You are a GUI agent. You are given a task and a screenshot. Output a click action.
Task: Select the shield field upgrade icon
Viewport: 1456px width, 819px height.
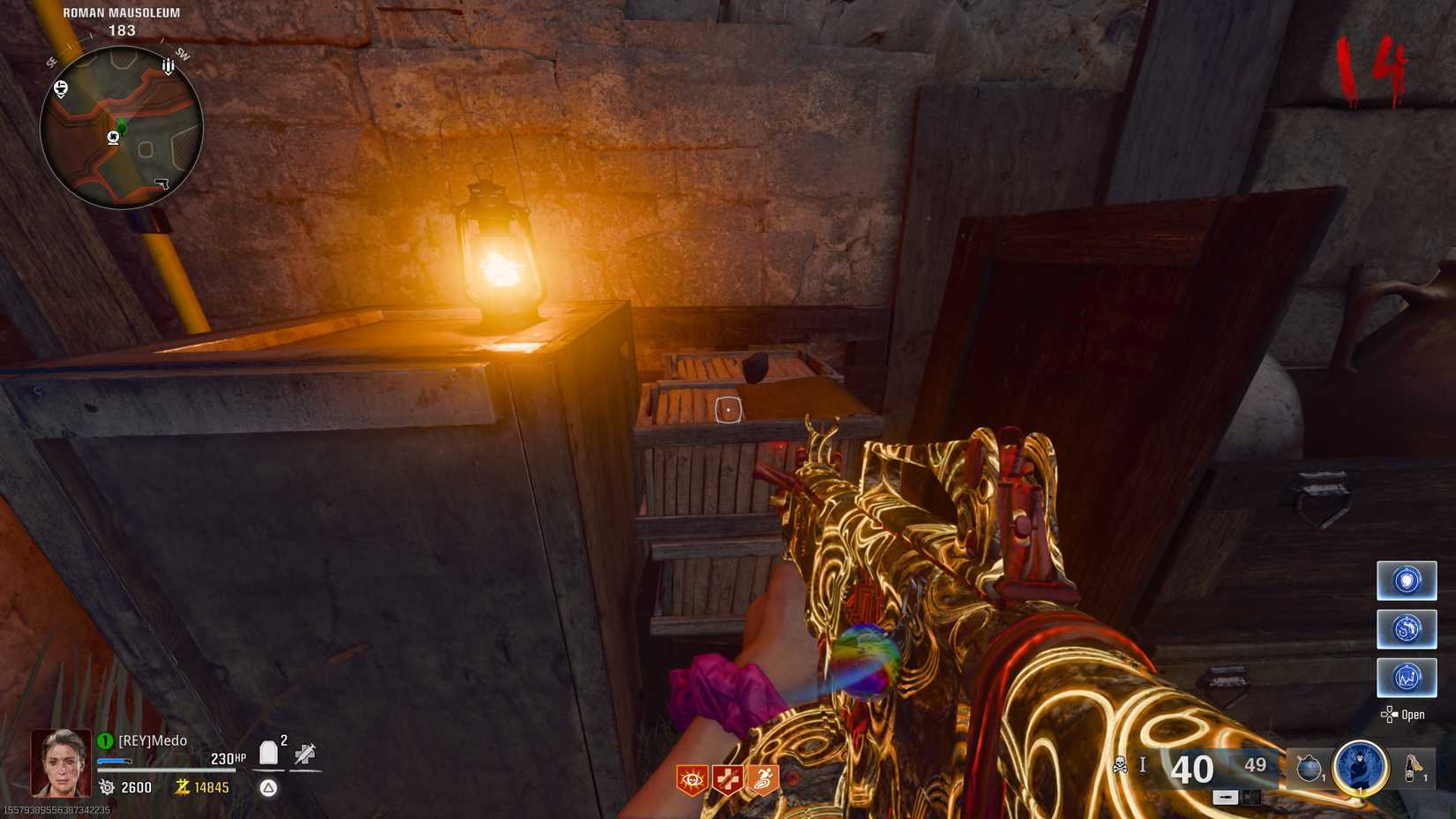[x=1407, y=581]
